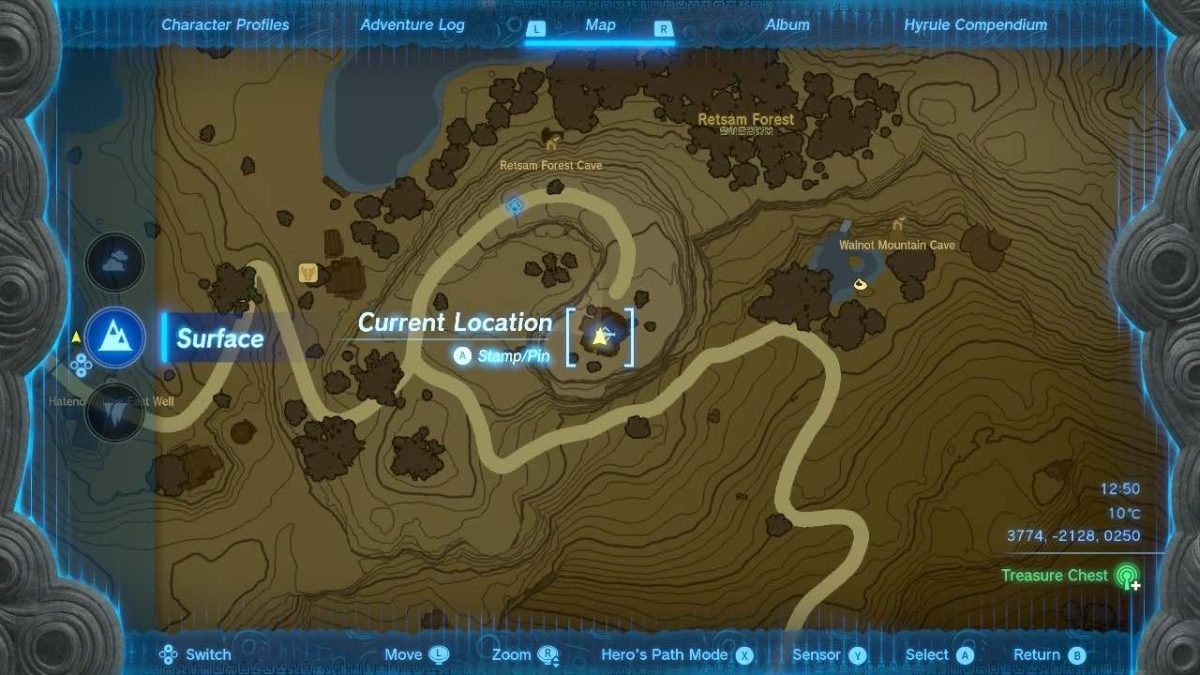This screenshot has height=675, width=1200.
Task: Click the Treasure Chest sensor icon
Action: click(1128, 577)
